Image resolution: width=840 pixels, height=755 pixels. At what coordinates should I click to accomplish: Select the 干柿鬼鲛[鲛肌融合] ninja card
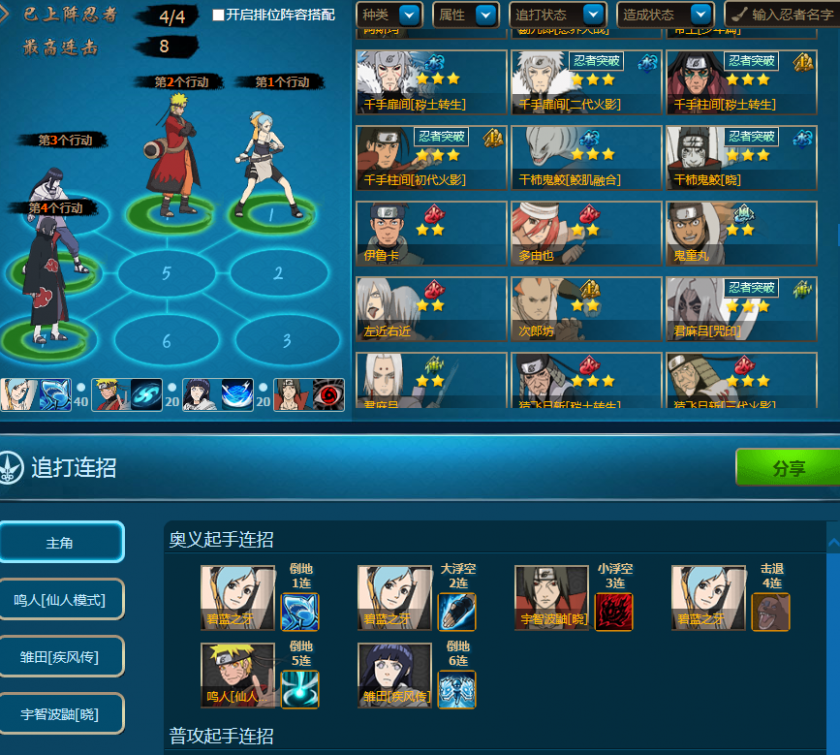tap(585, 158)
